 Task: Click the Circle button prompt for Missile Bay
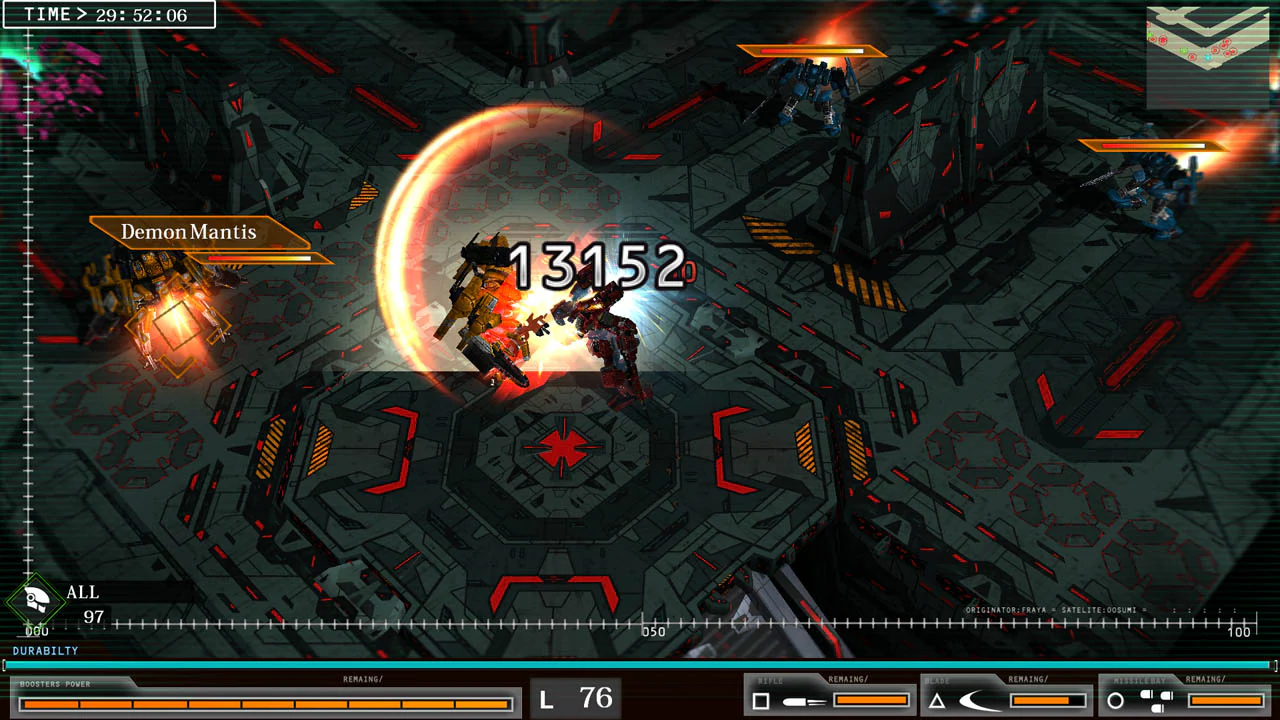tap(1116, 700)
